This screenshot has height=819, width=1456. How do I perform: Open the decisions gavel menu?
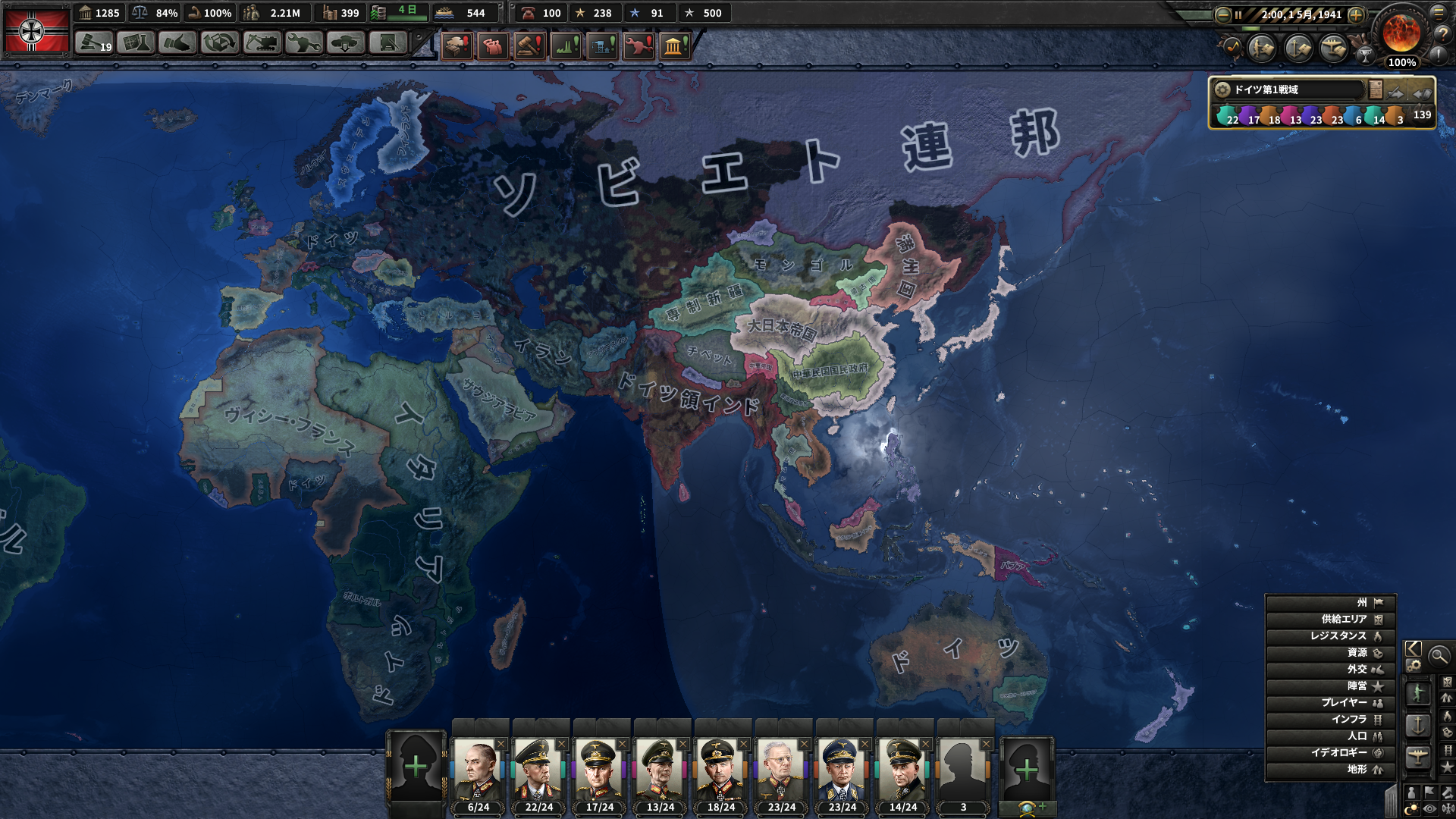(x=93, y=43)
